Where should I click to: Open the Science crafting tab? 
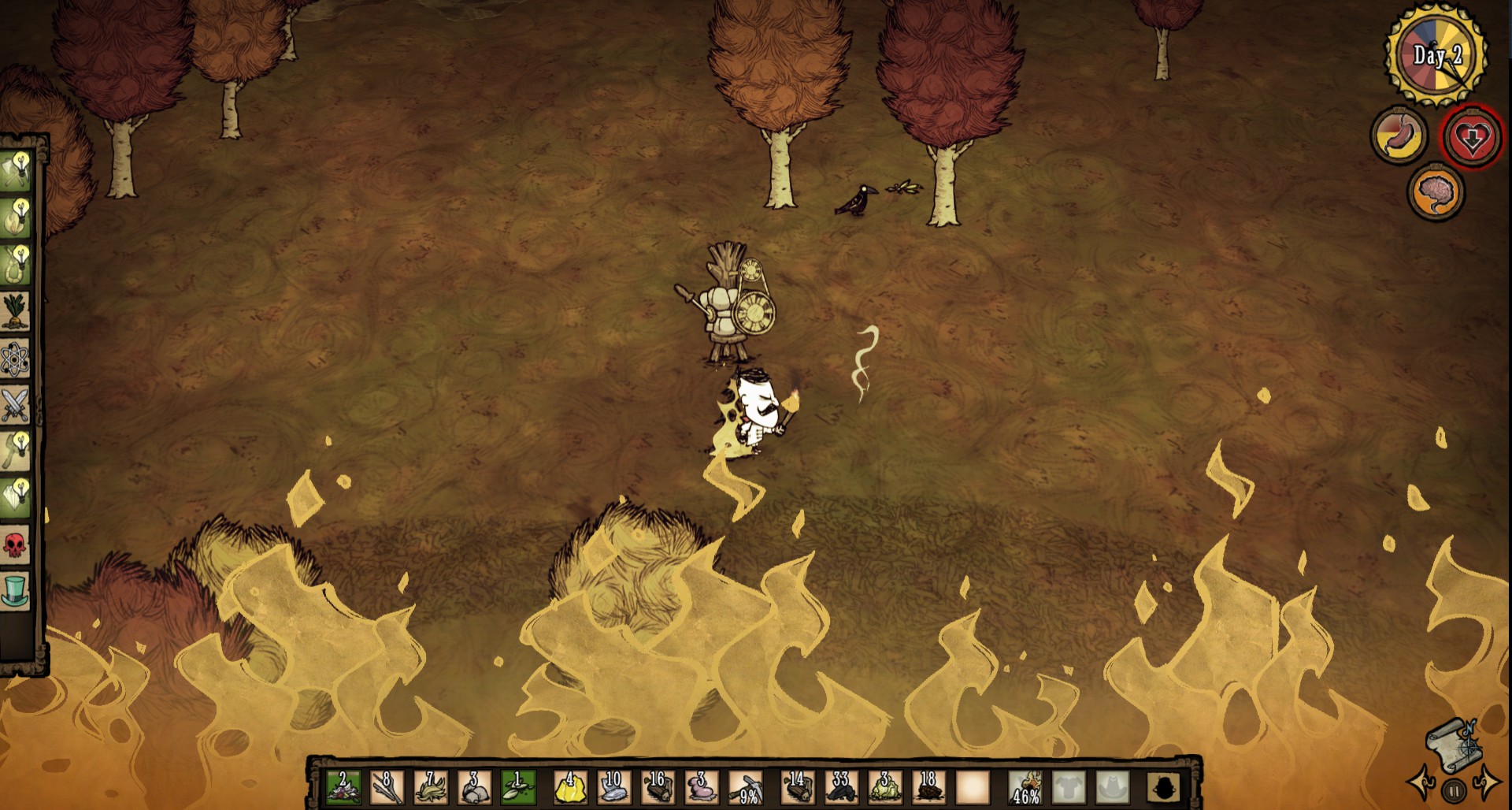point(15,359)
